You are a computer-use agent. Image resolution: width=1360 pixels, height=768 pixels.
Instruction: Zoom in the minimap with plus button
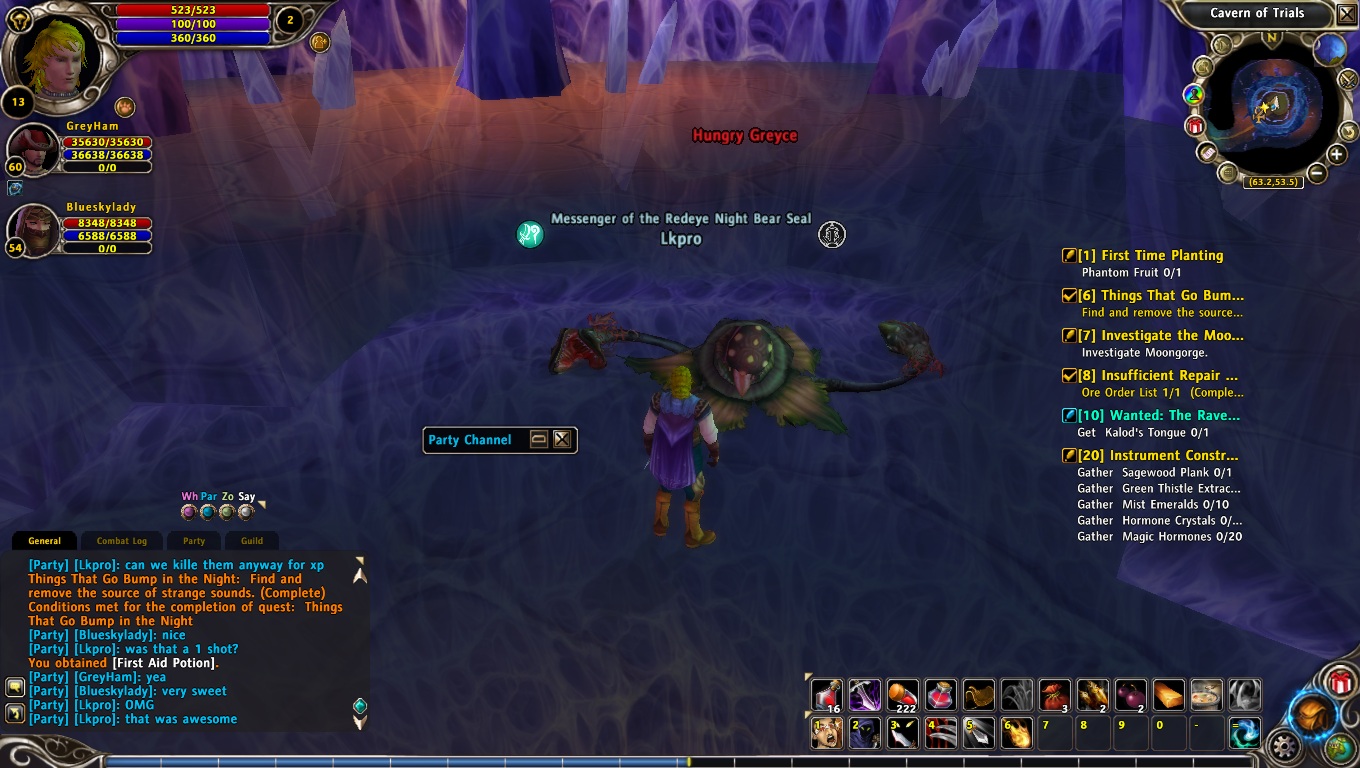(1337, 154)
